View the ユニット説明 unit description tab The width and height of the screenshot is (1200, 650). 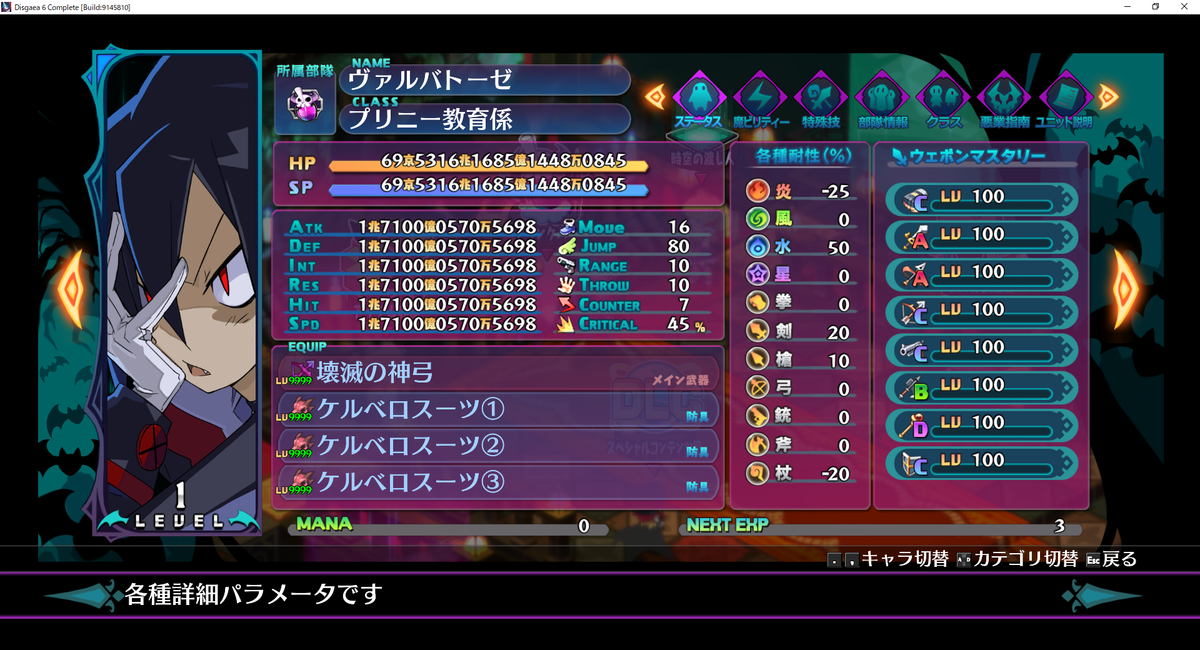[1065, 98]
